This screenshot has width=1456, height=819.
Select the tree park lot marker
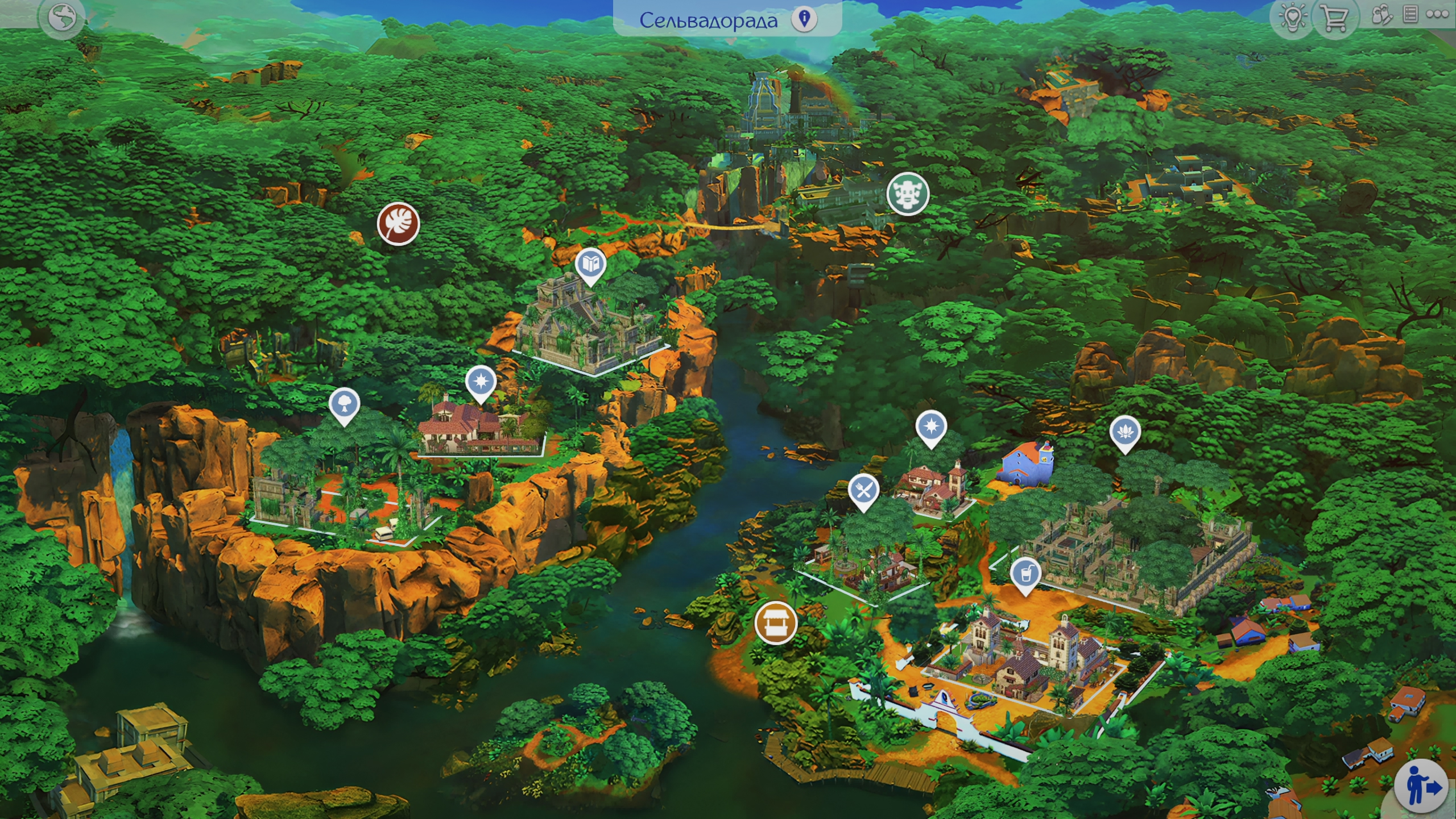click(344, 404)
